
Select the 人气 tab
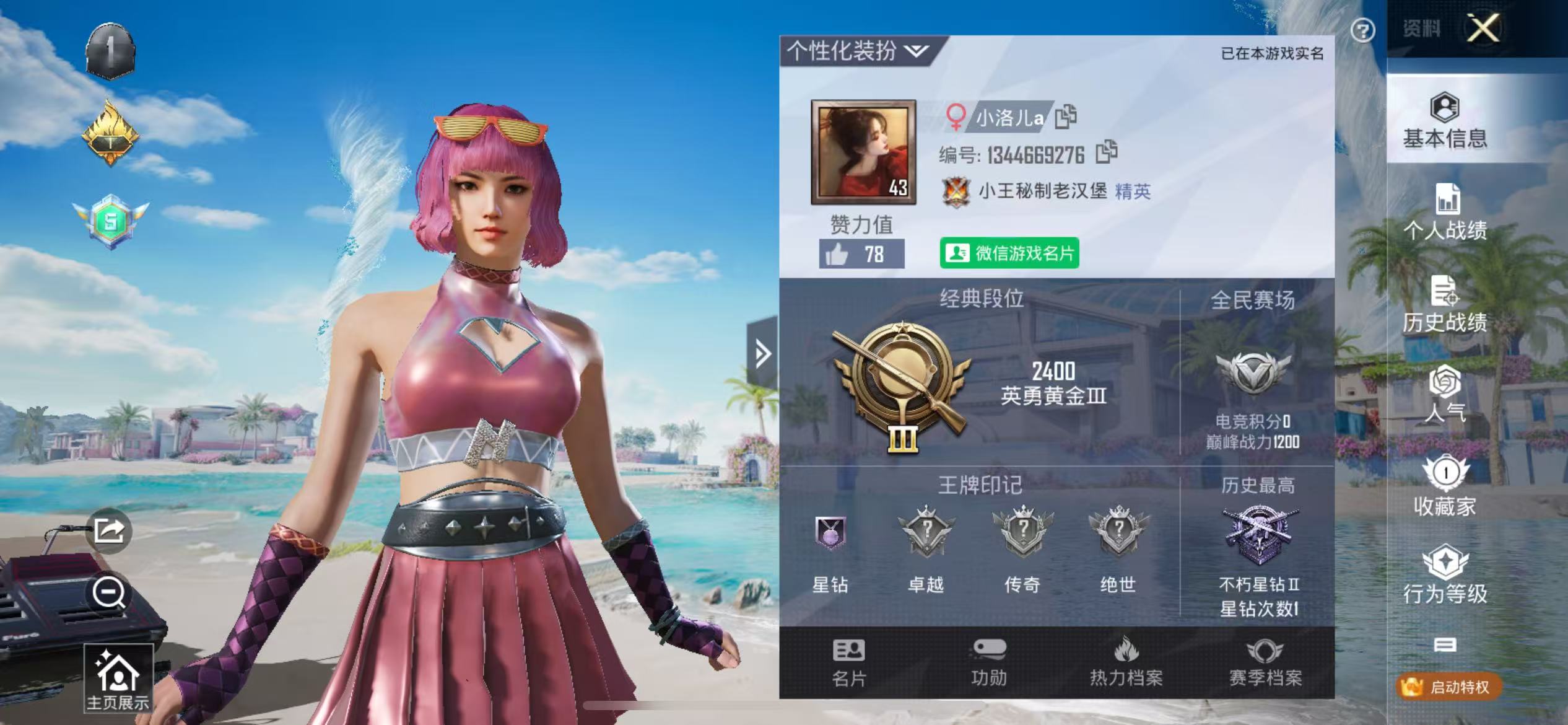(1444, 395)
